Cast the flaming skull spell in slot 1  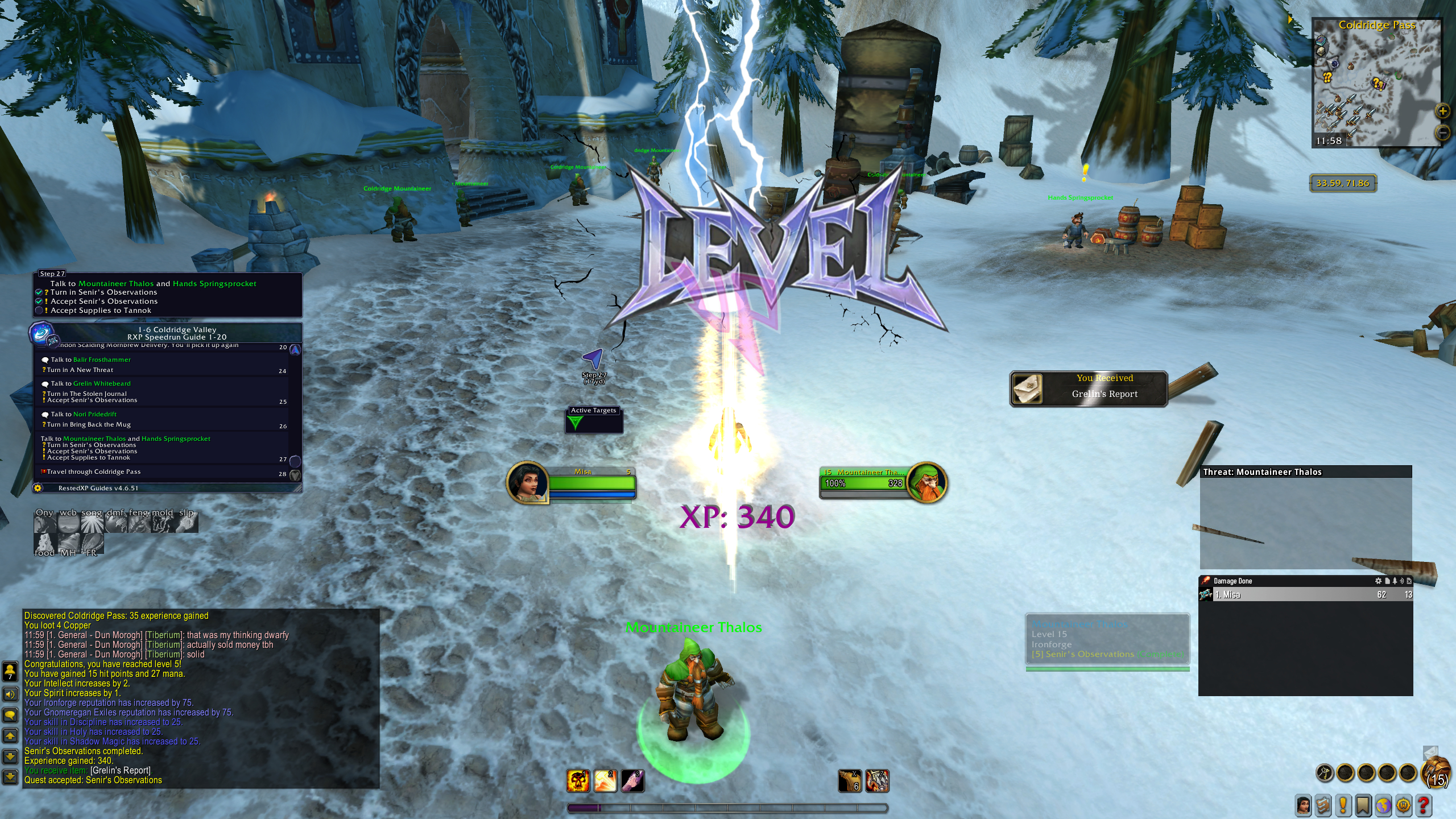(578, 781)
